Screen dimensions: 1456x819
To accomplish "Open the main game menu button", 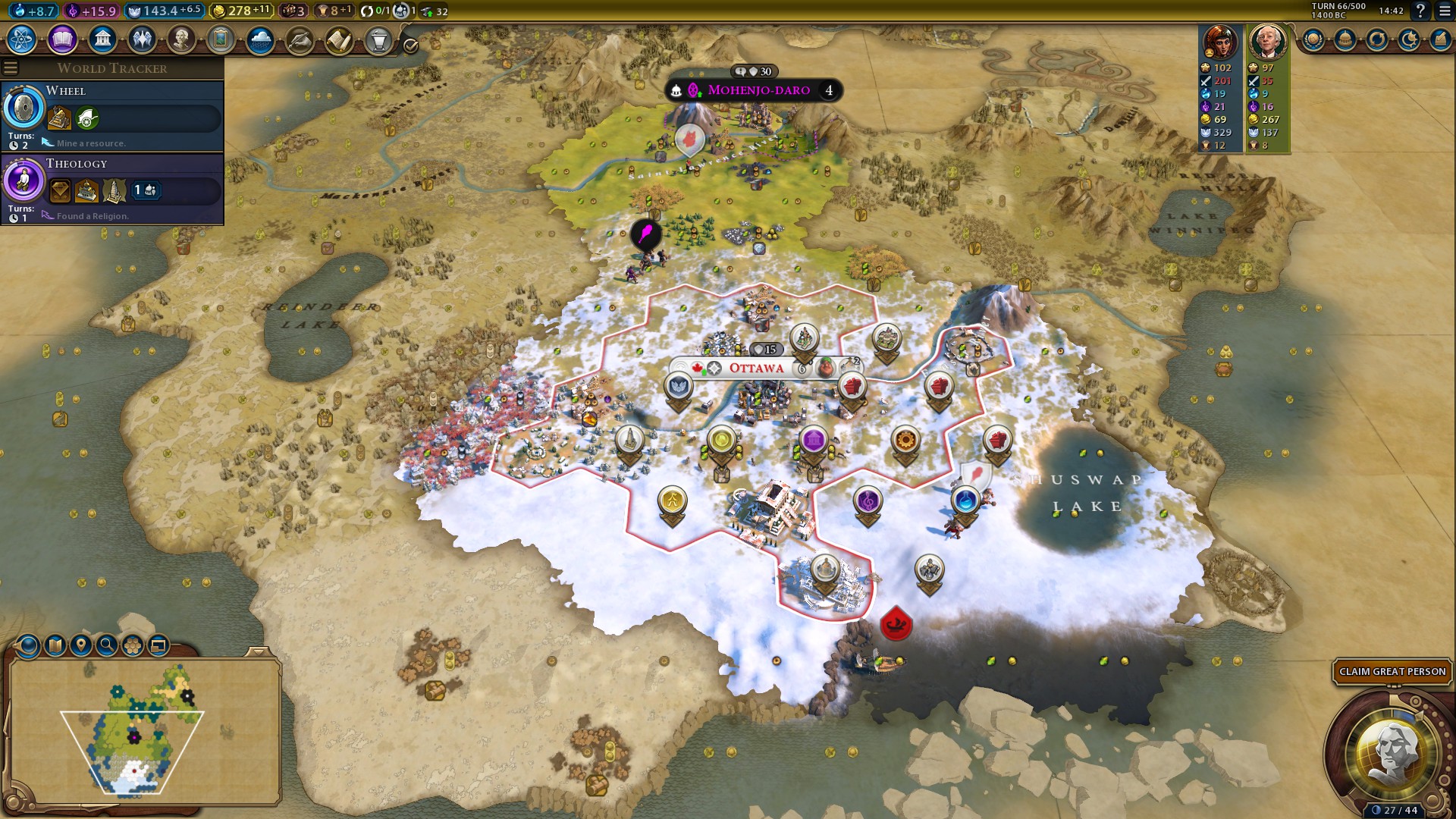I will point(1442,11).
